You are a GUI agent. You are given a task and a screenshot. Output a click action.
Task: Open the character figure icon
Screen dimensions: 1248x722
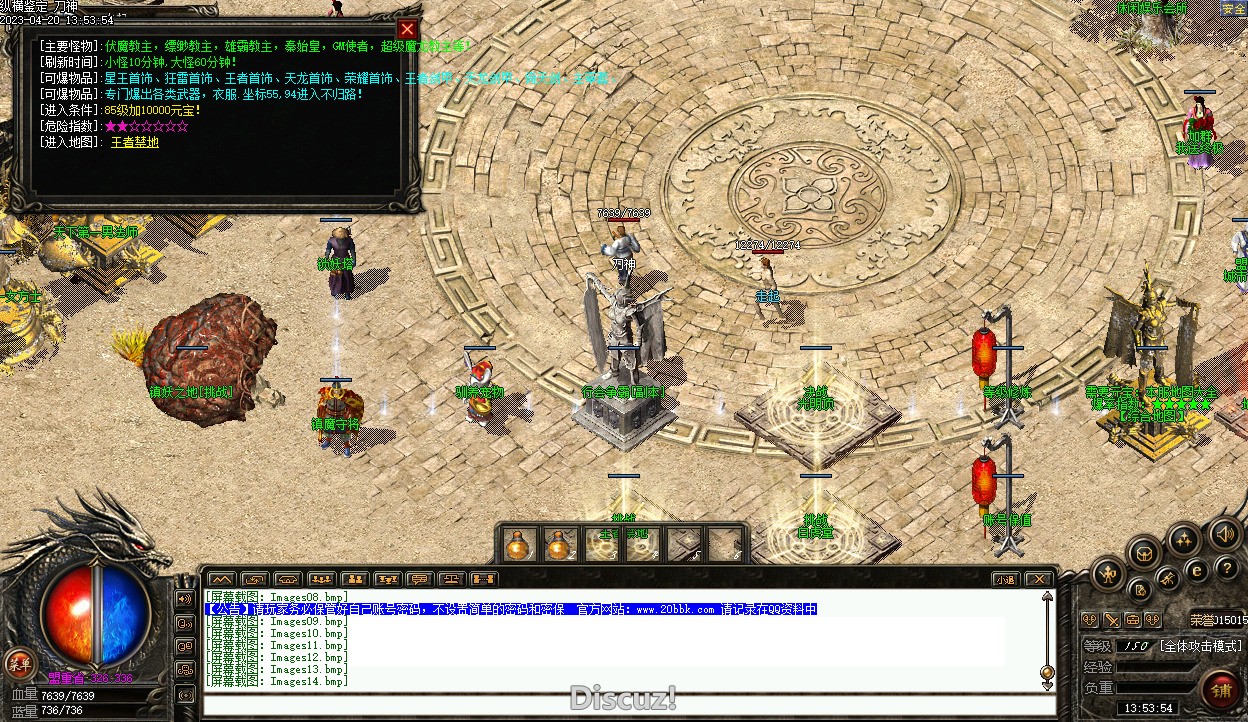[1108, 573]
